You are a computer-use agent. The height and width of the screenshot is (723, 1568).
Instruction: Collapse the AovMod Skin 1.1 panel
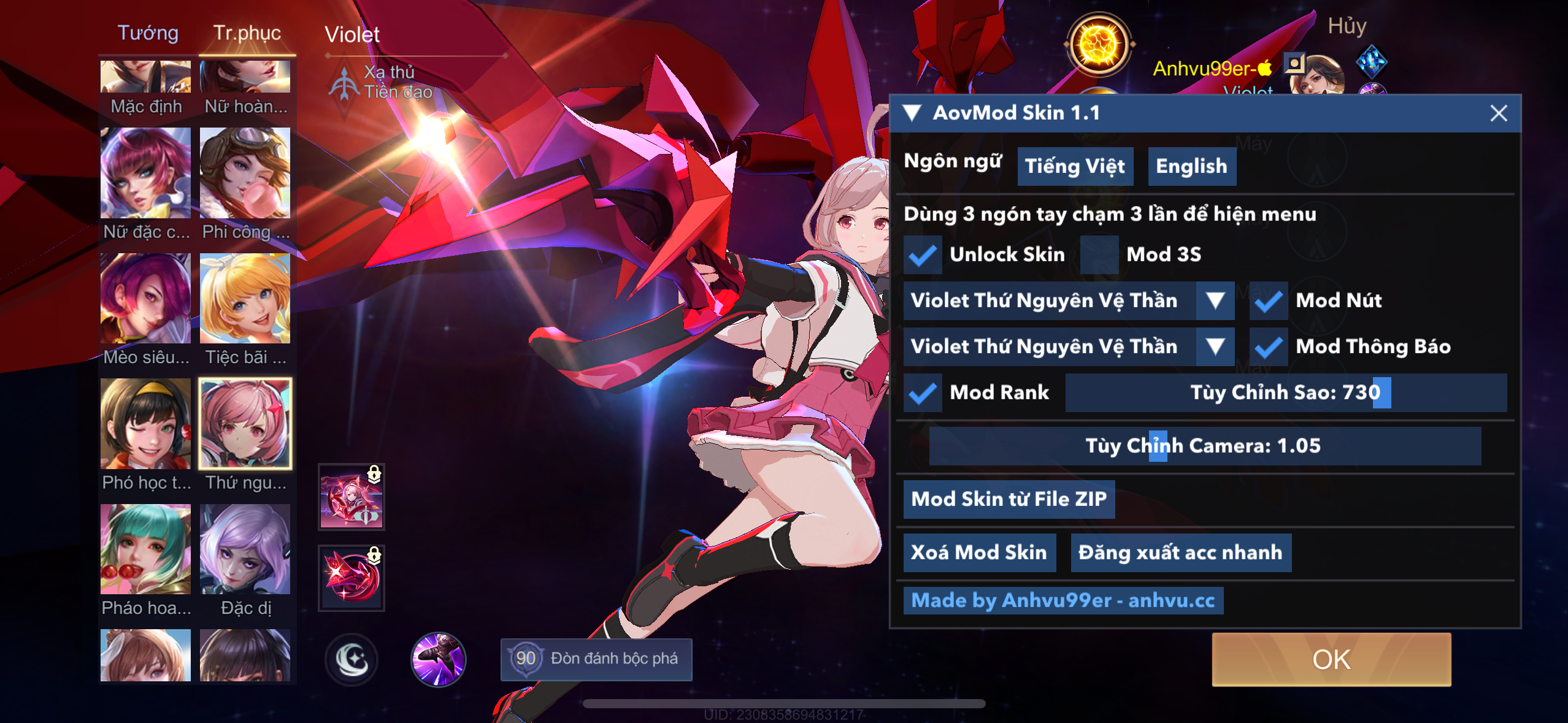[913, 113]
